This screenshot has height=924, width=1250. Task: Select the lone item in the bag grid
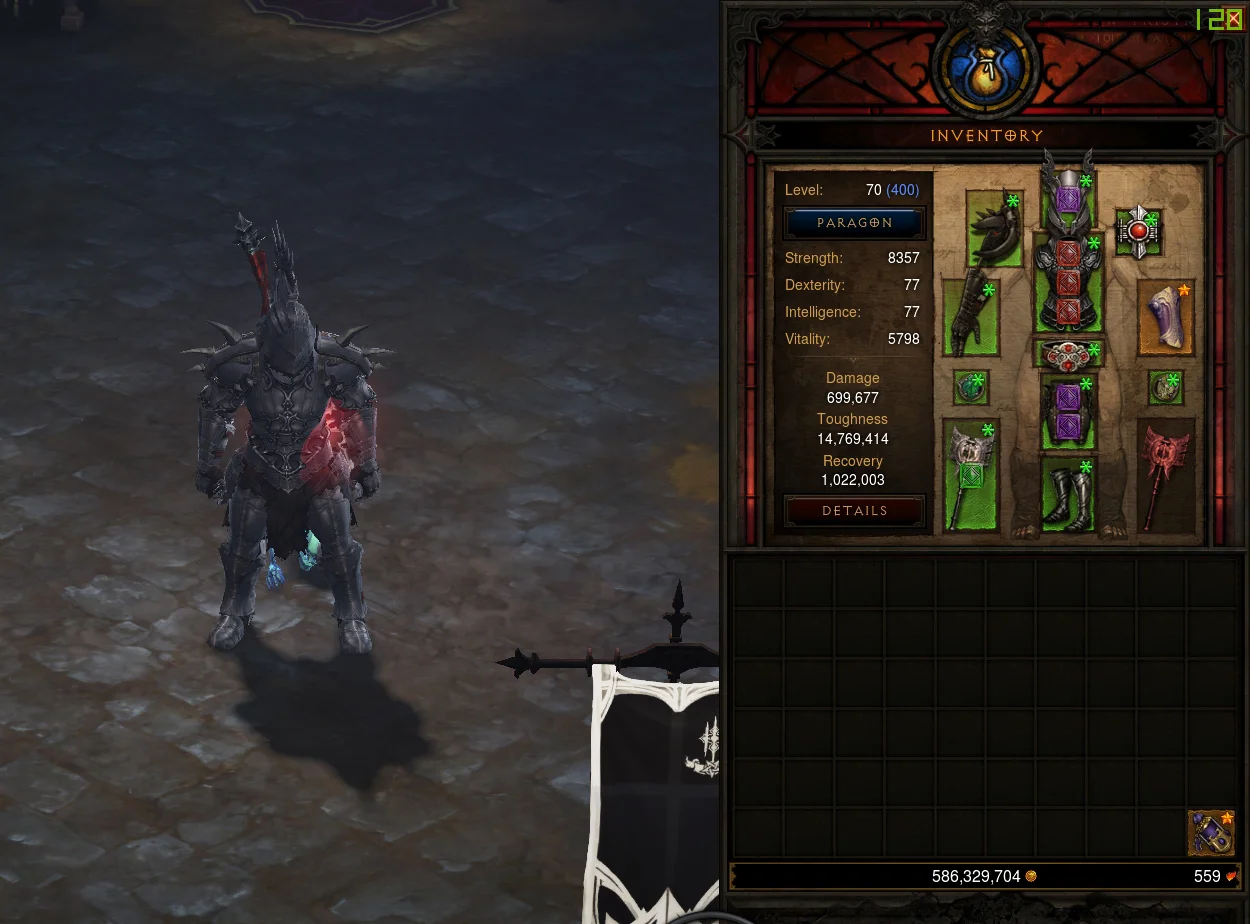(1211, 833)
